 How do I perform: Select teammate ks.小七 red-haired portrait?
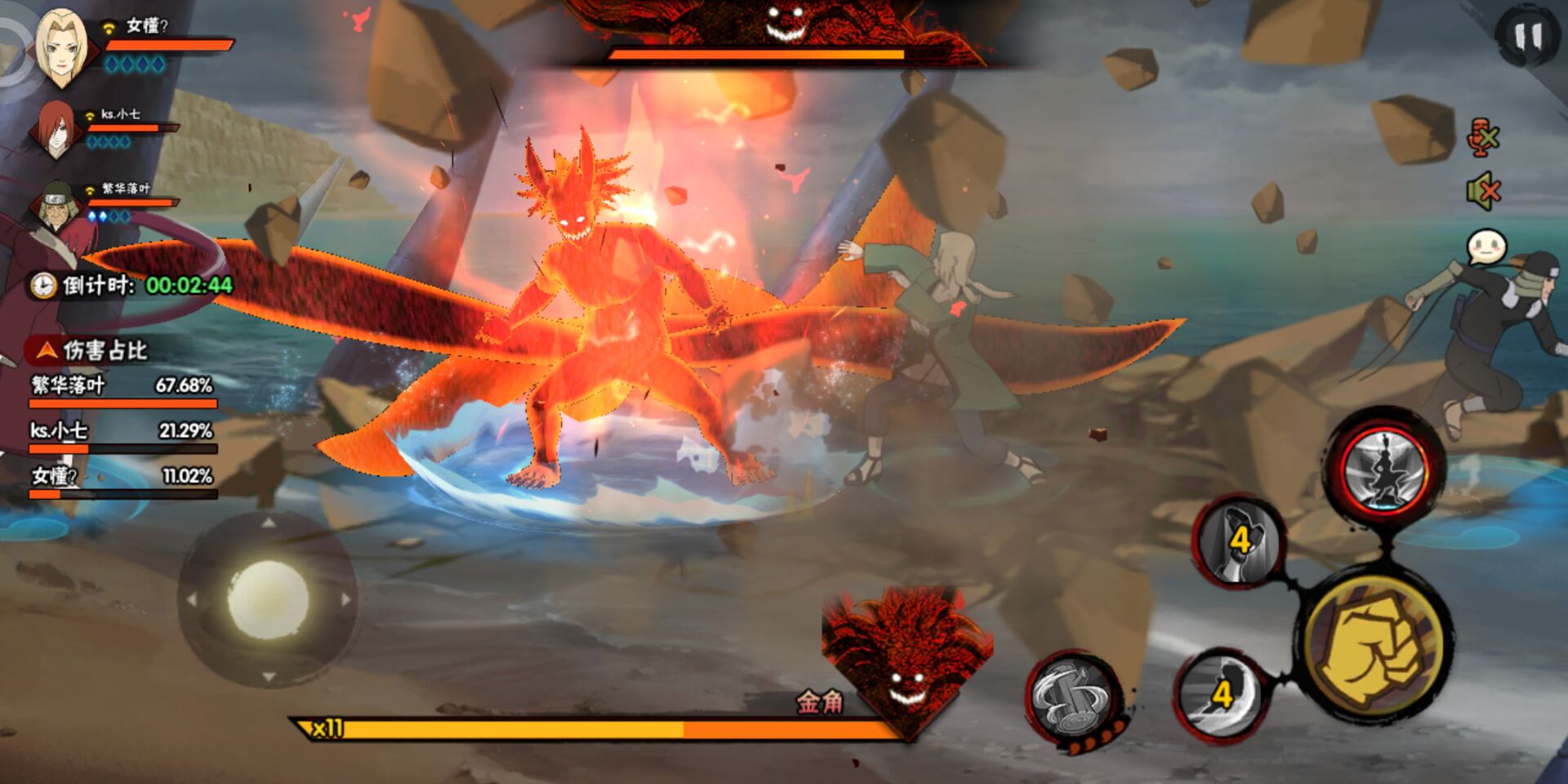56,131
